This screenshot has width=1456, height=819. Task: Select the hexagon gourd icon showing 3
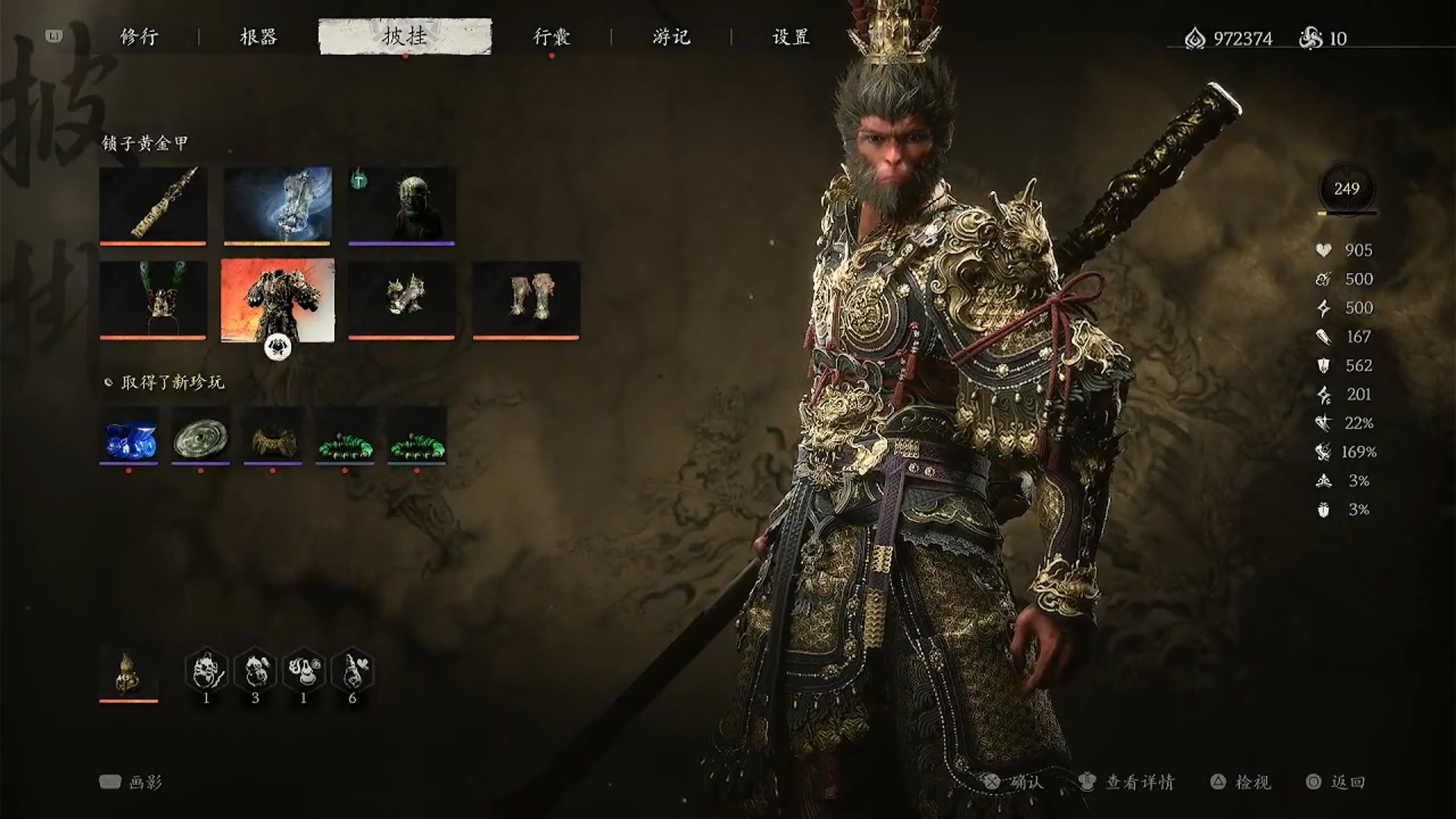(256, 671)
